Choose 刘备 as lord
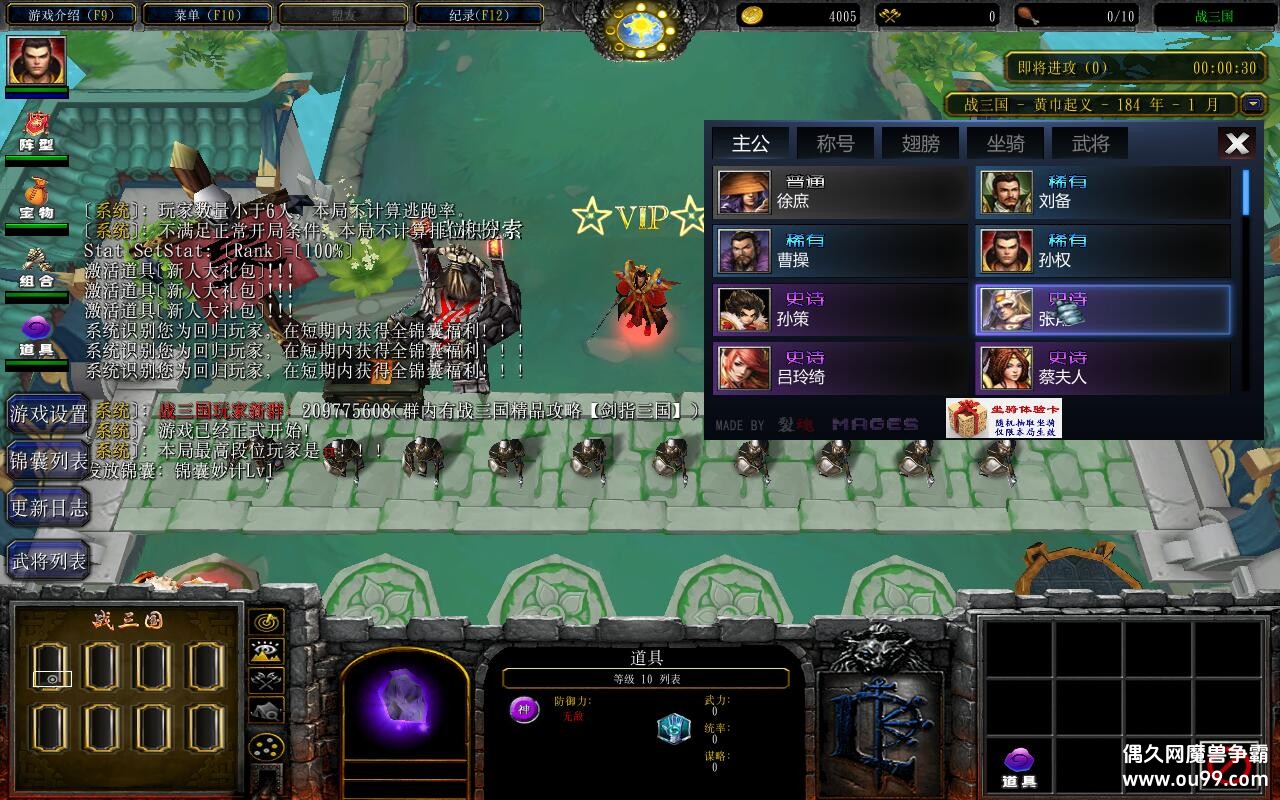Image resolution: width=1280 pixels, height=800 pixels. pos(1103,192)
